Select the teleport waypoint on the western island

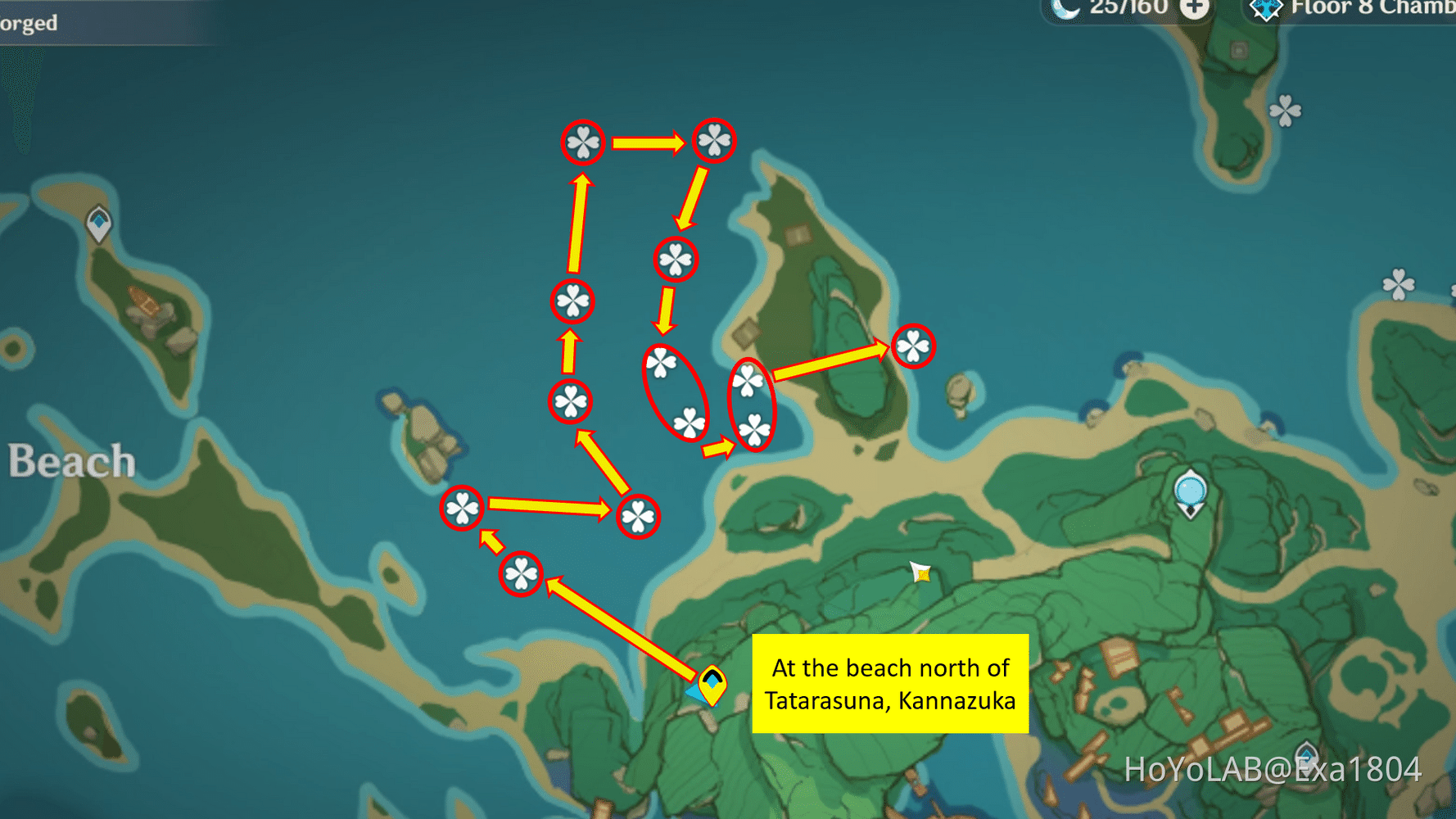tap(98, 223)
